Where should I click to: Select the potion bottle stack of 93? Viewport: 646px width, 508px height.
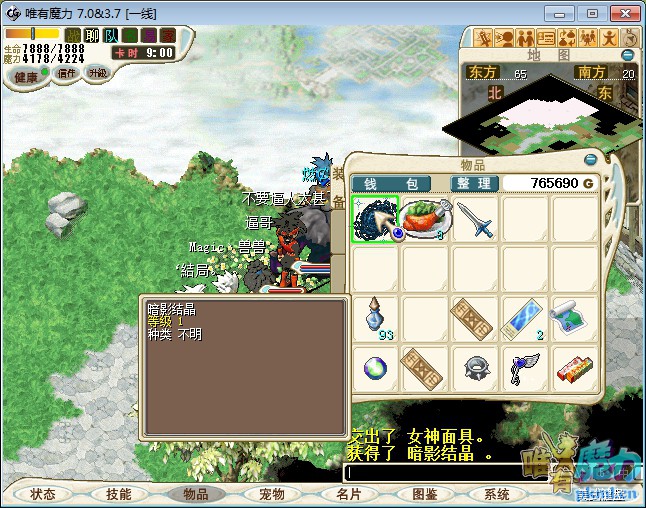375,319
